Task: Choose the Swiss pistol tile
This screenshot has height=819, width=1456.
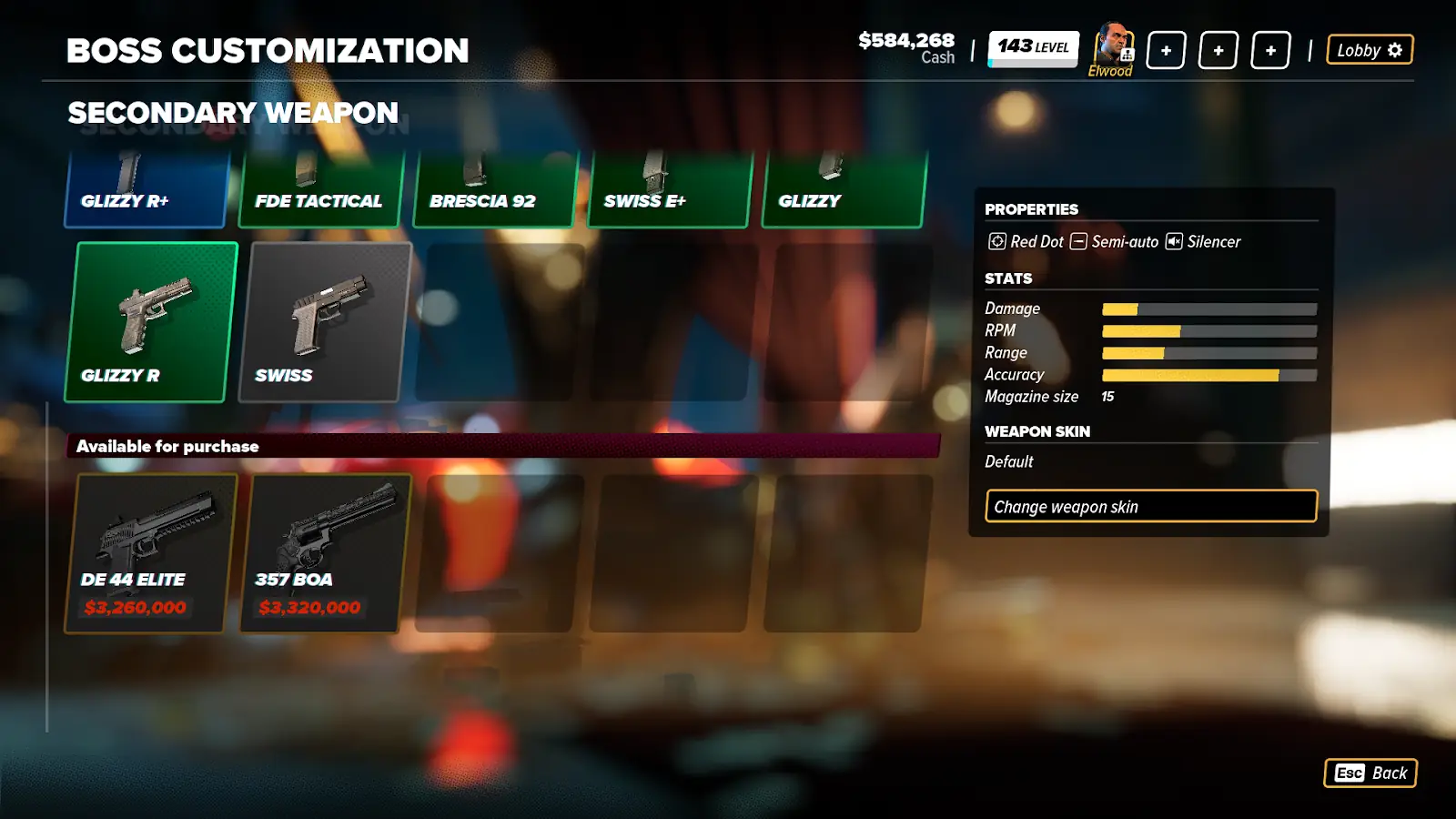Action: click(325, 322)
